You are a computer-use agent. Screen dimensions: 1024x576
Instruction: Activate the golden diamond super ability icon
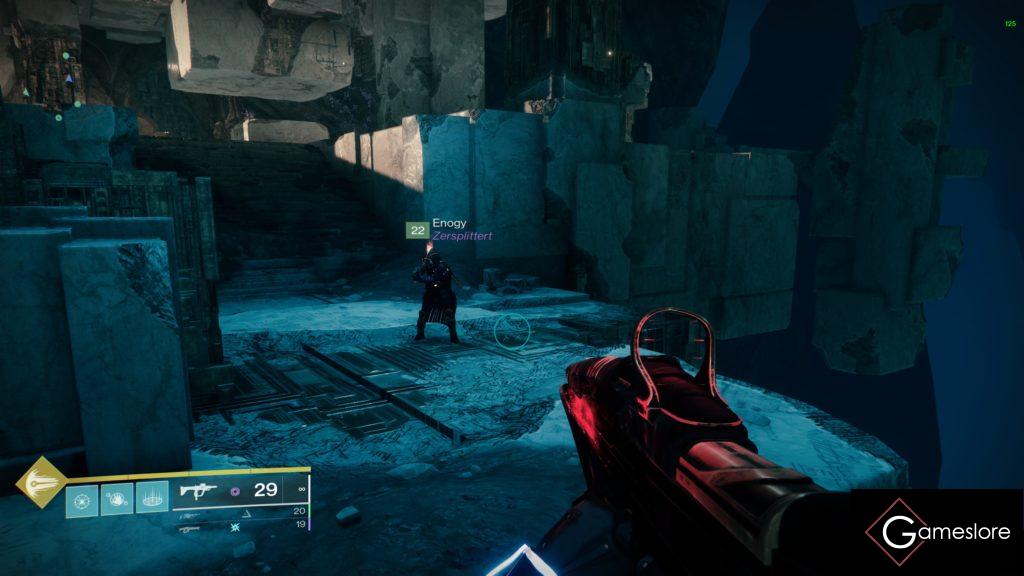(41, 482)
